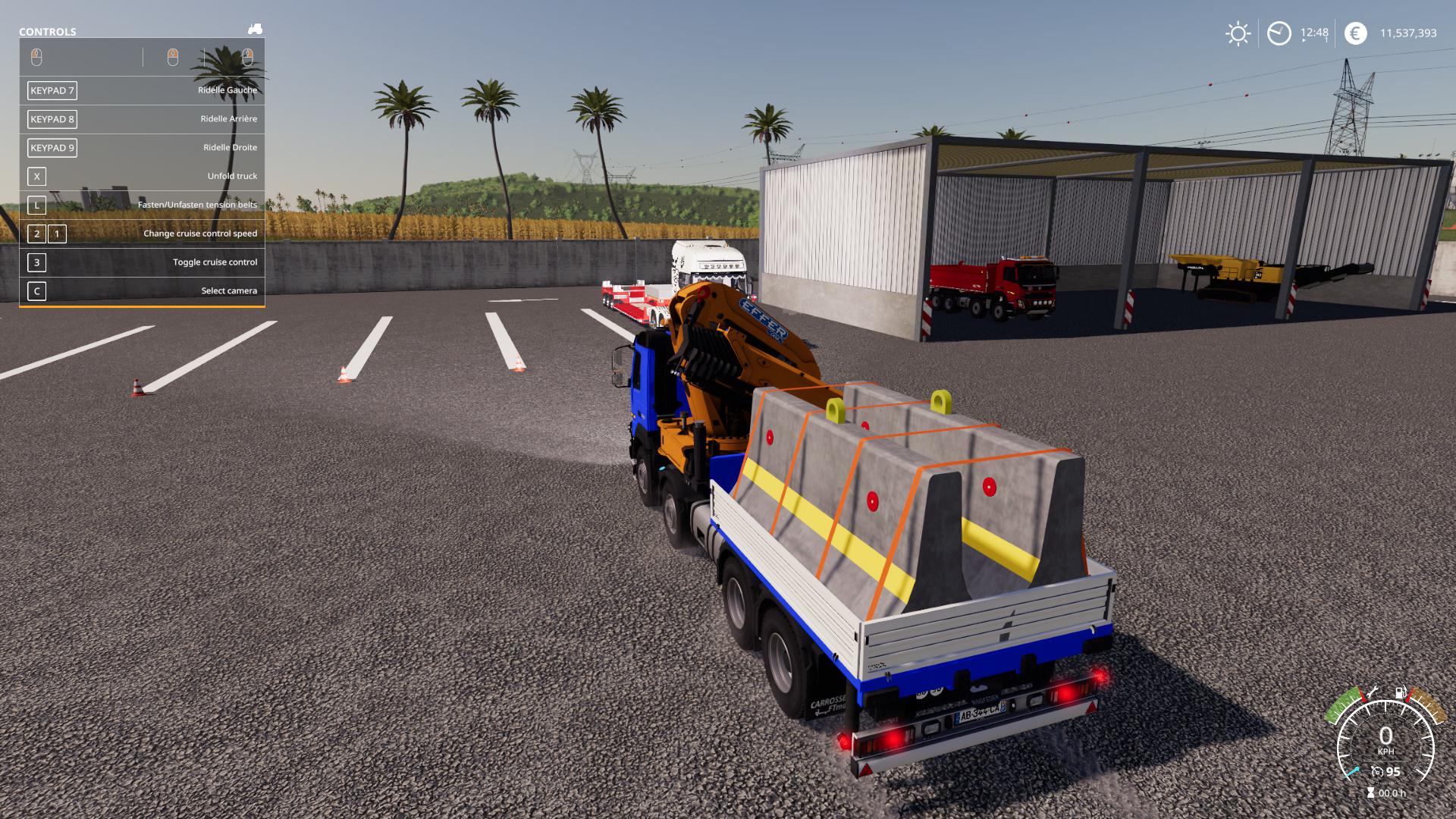This screenshot has height=819, width=1456.
Task: Click the middle mouse icon to expand more bindings
Action: pyautogui.click(x=173, y=55)
